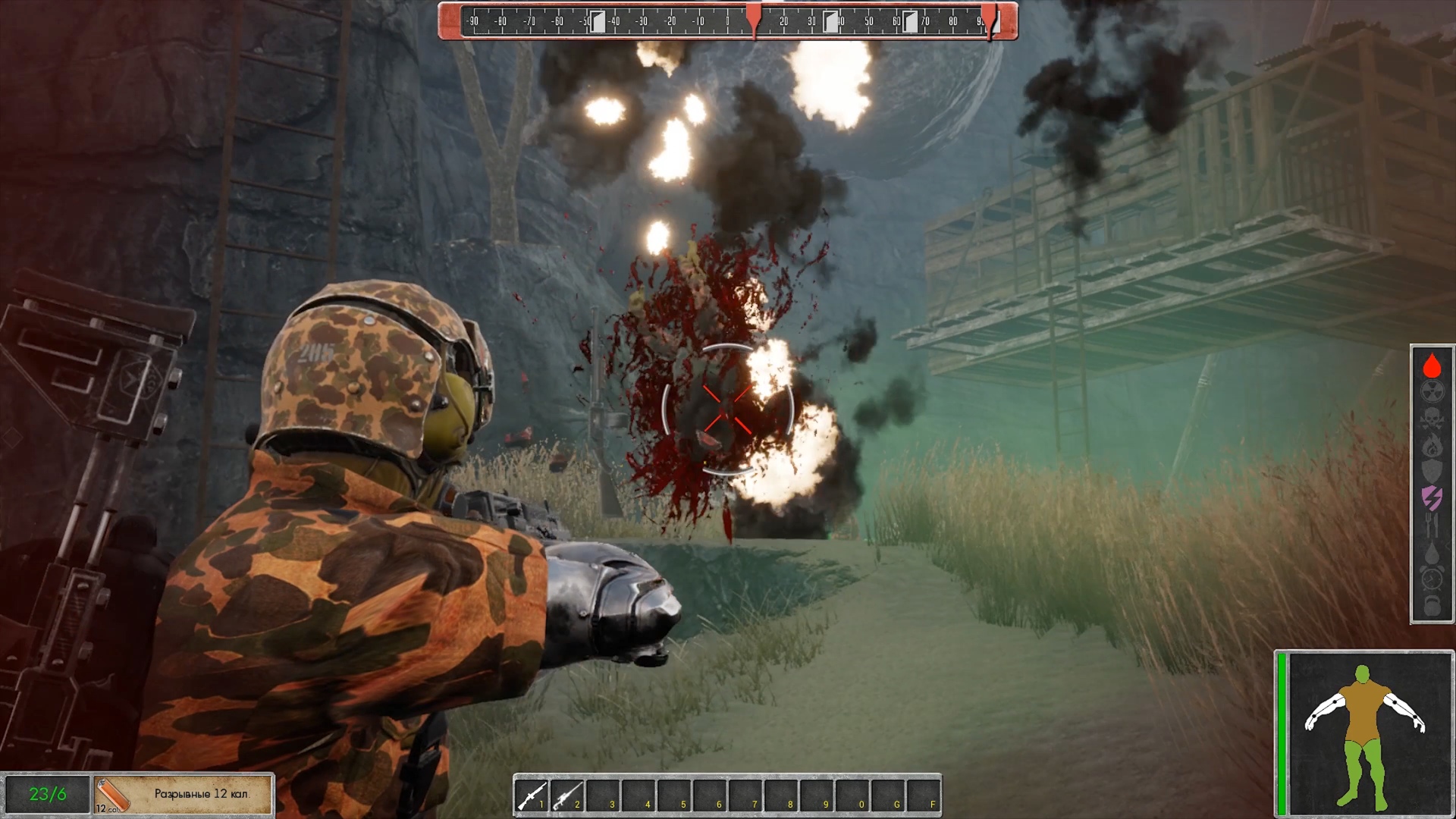This screenshot has height=819, width=1456.
Task: Click the compass heading bar
Action: 728,20
